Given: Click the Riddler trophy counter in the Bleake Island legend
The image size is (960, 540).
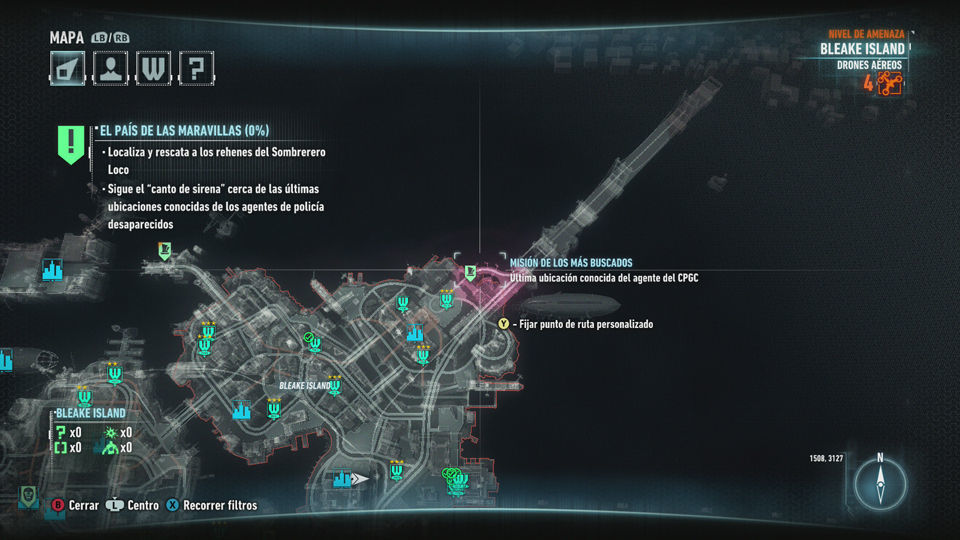Looking at the screenshot, I should [68, 432].
